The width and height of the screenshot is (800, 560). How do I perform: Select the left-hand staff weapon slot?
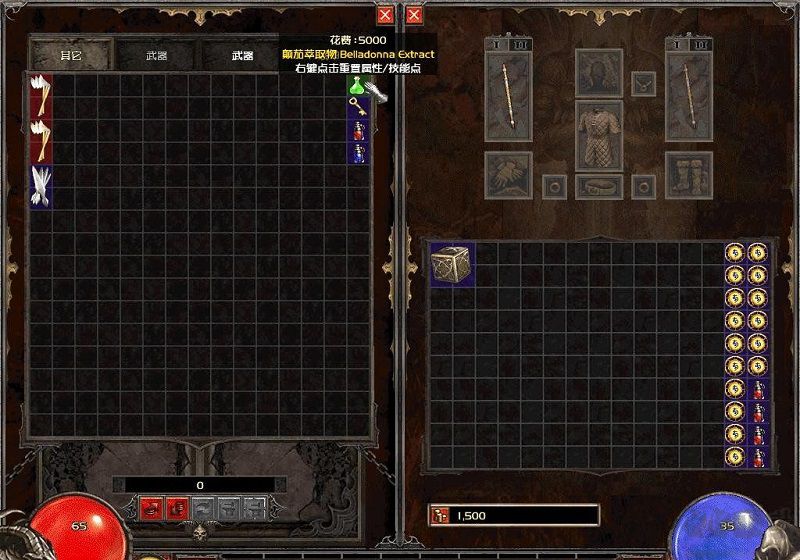point(509,95)
